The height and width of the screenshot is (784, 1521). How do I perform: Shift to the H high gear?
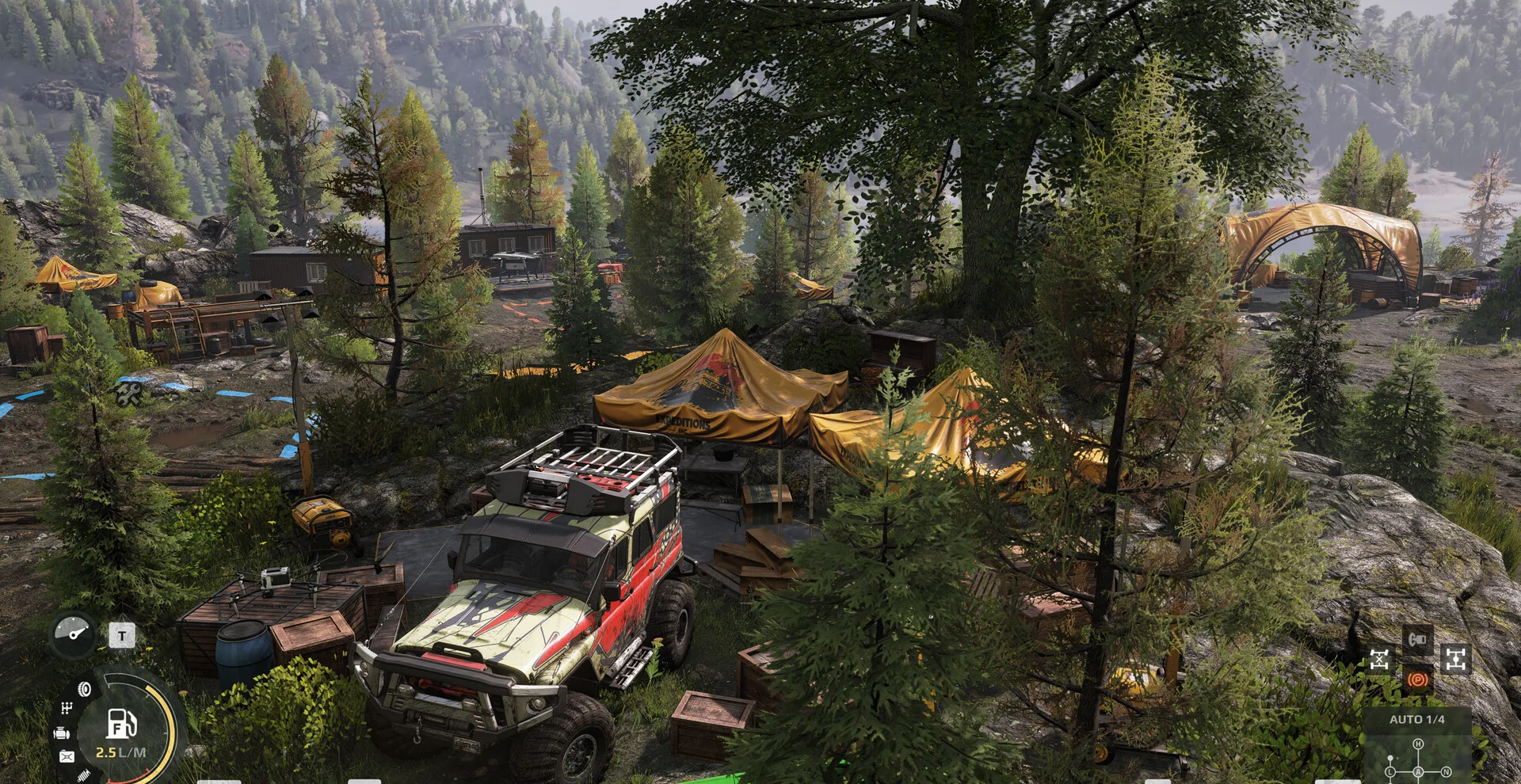click(x=1418, y=744)
